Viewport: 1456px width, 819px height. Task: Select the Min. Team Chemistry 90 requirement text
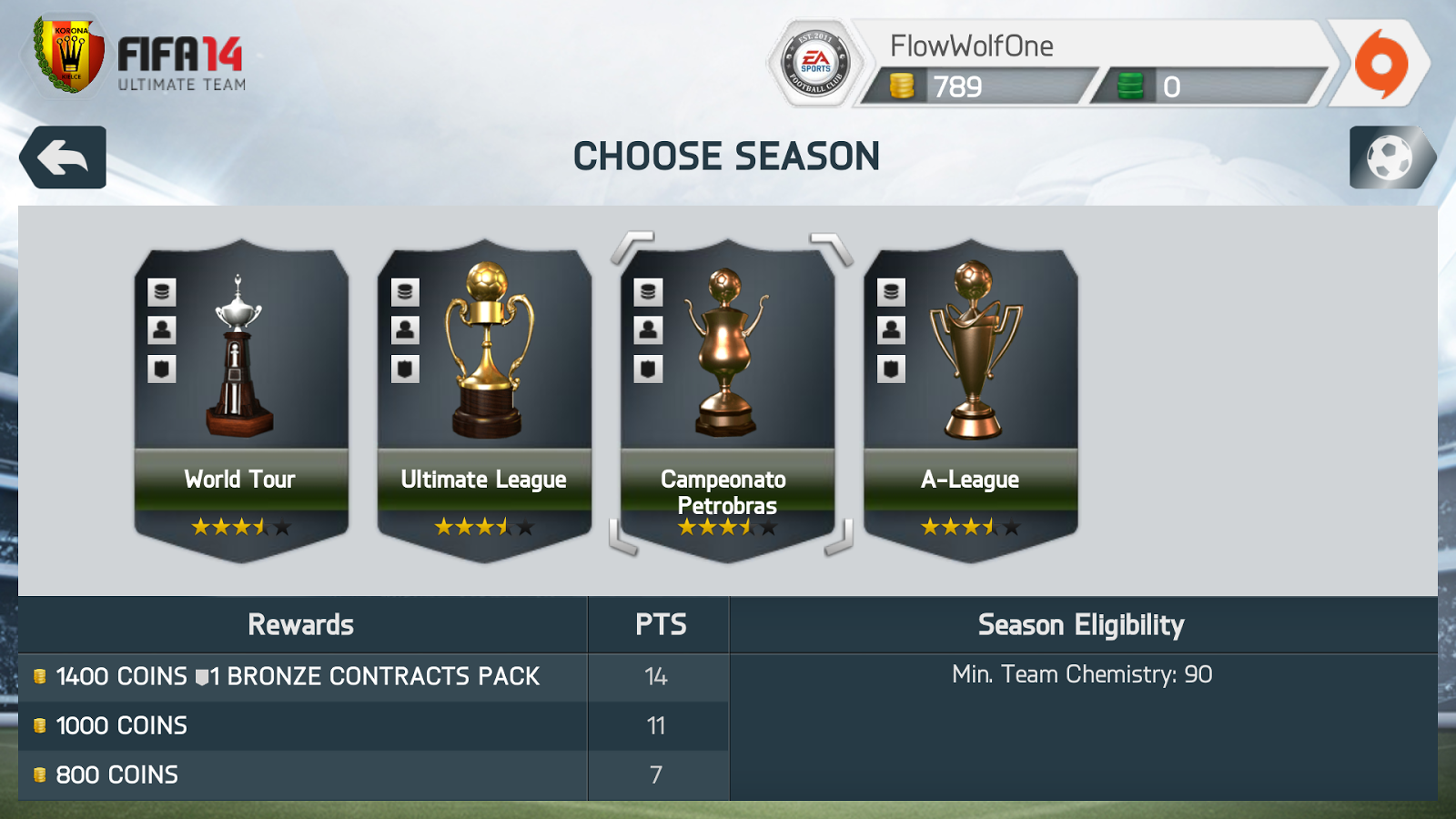pos(1079,675)
